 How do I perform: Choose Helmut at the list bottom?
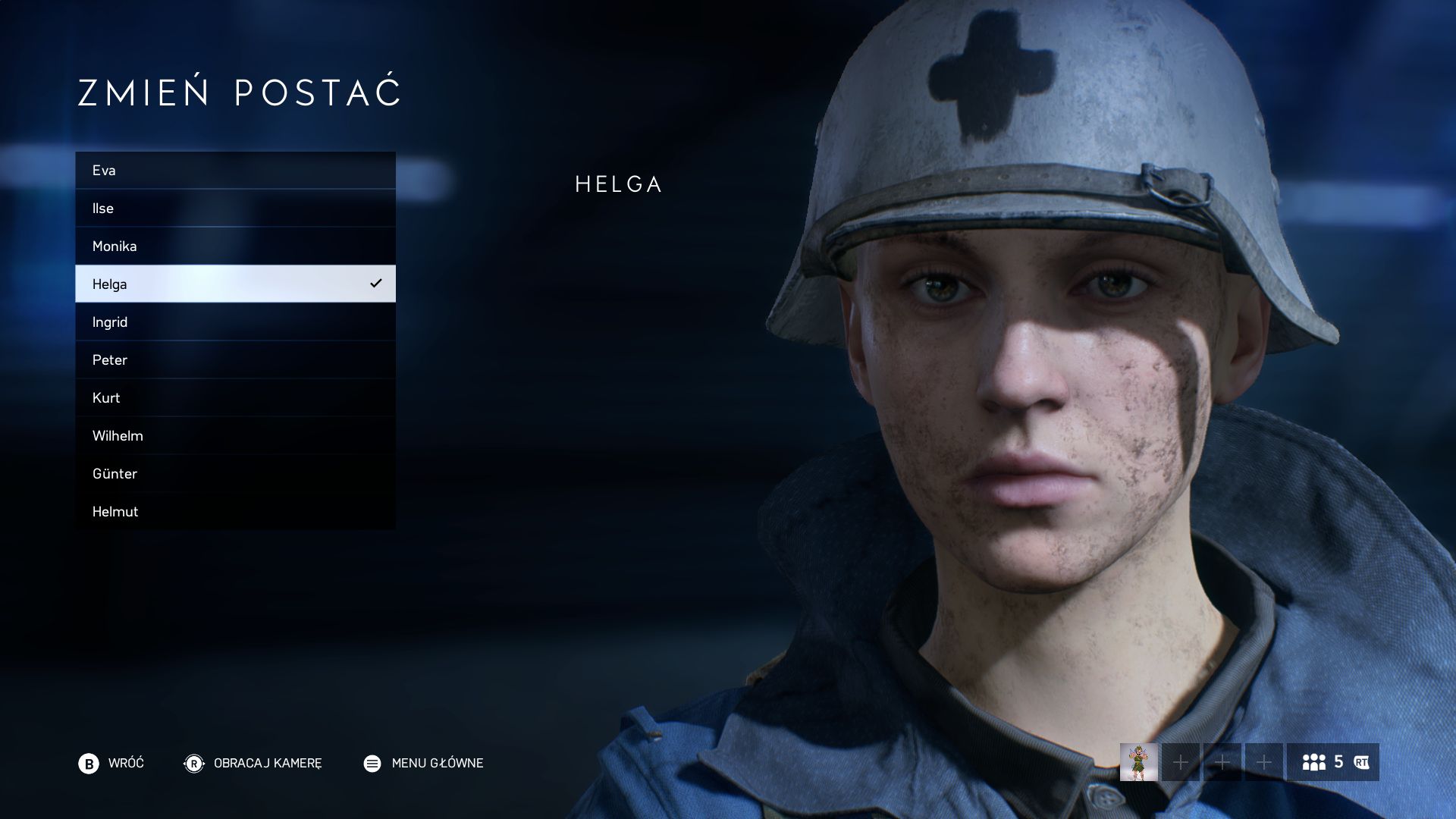235,512
